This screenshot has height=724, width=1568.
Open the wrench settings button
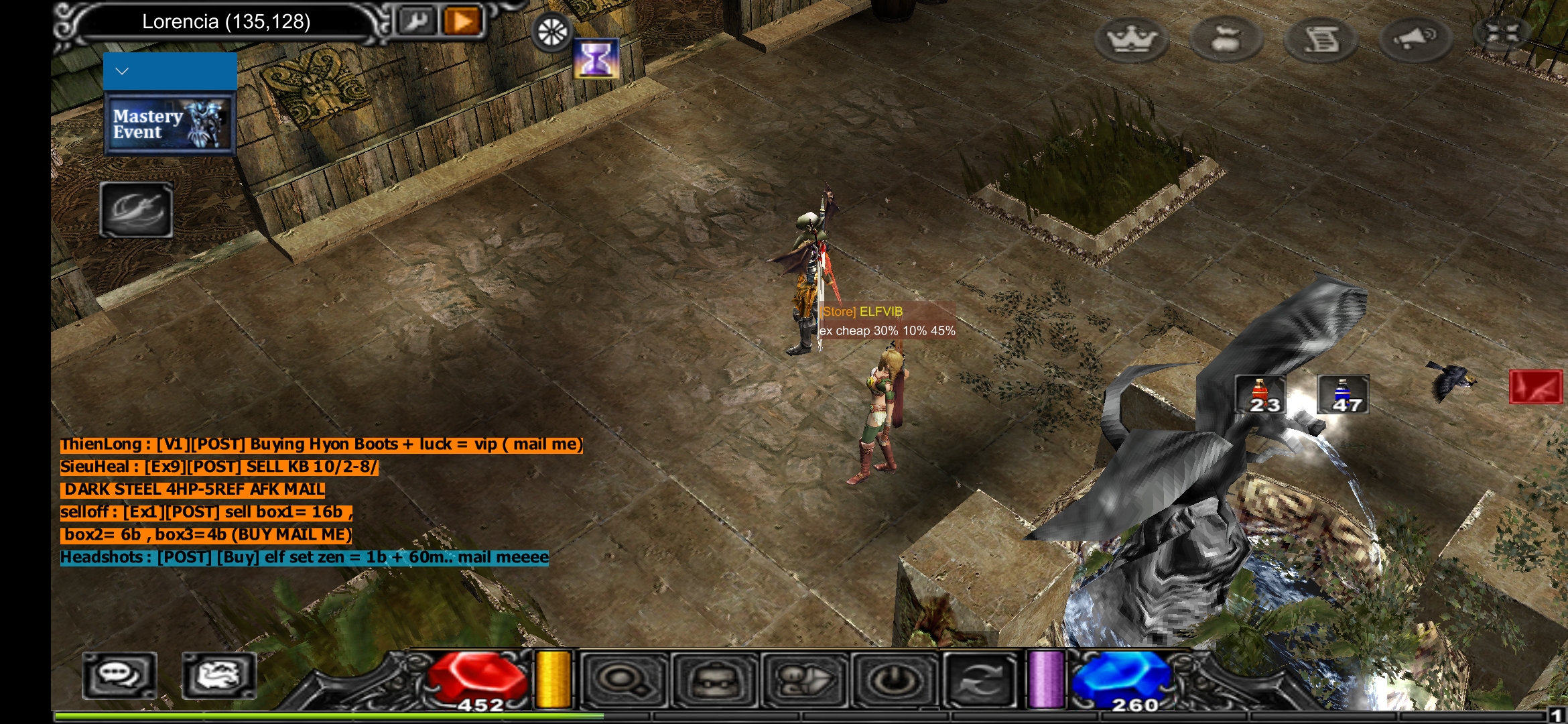[x=416, y=21]
